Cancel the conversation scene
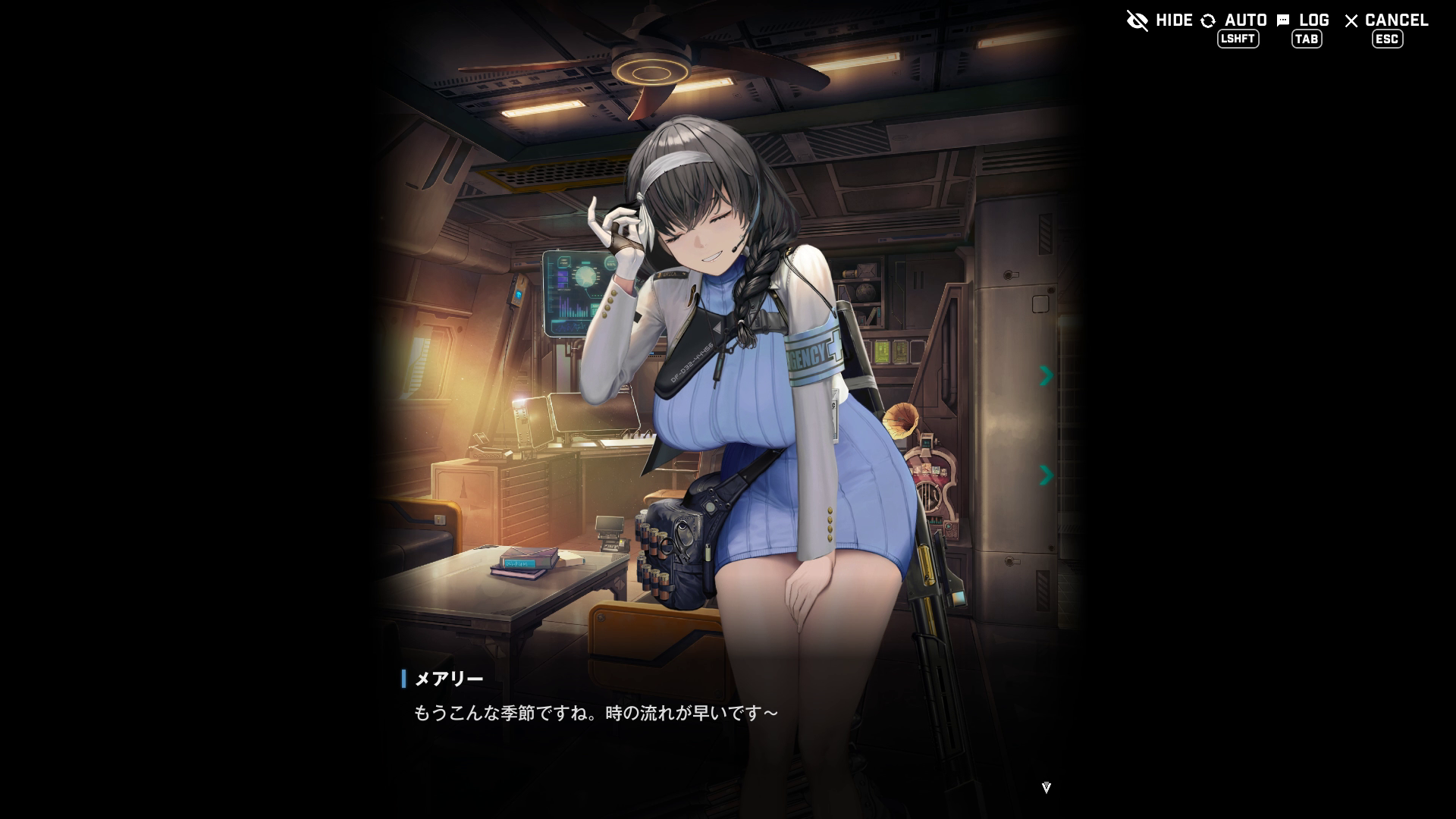This screenshot has width=1456, height=819. [x=1386, y=21]
